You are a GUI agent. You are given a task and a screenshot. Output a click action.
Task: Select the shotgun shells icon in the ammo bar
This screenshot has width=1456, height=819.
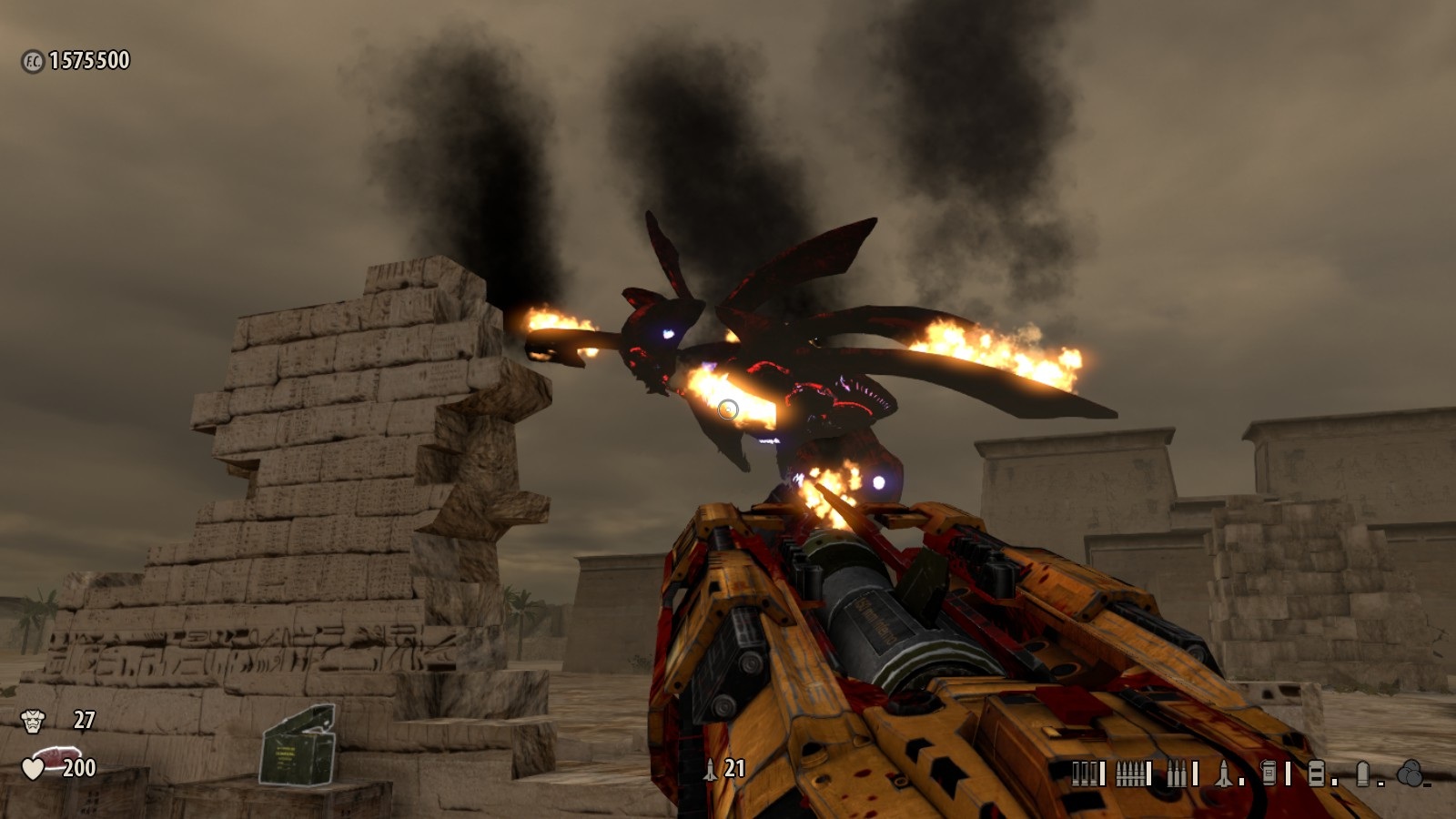[x=1084, y=771]
